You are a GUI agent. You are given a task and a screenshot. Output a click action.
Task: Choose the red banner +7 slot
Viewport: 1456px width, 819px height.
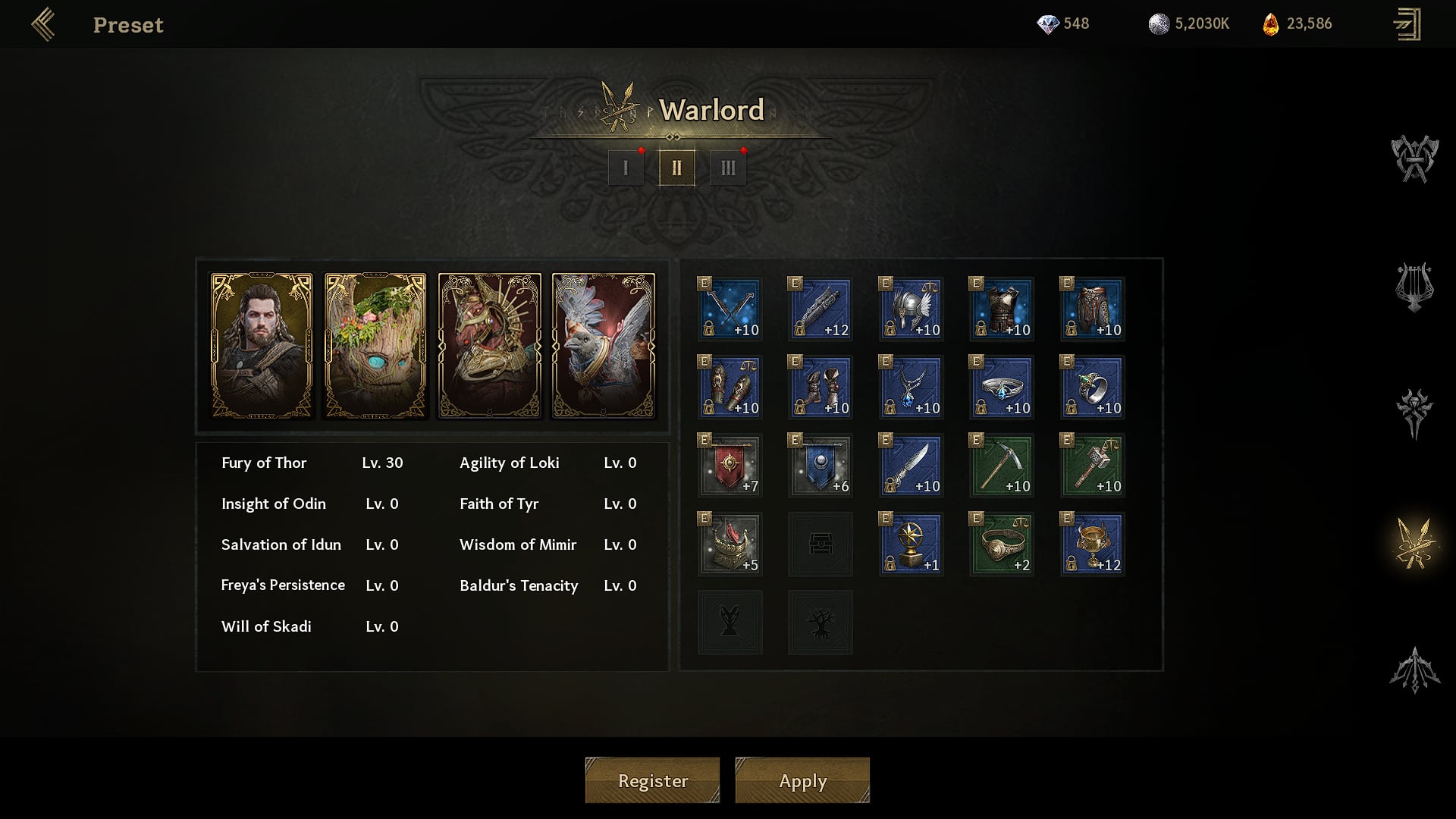tap(730, 465)
